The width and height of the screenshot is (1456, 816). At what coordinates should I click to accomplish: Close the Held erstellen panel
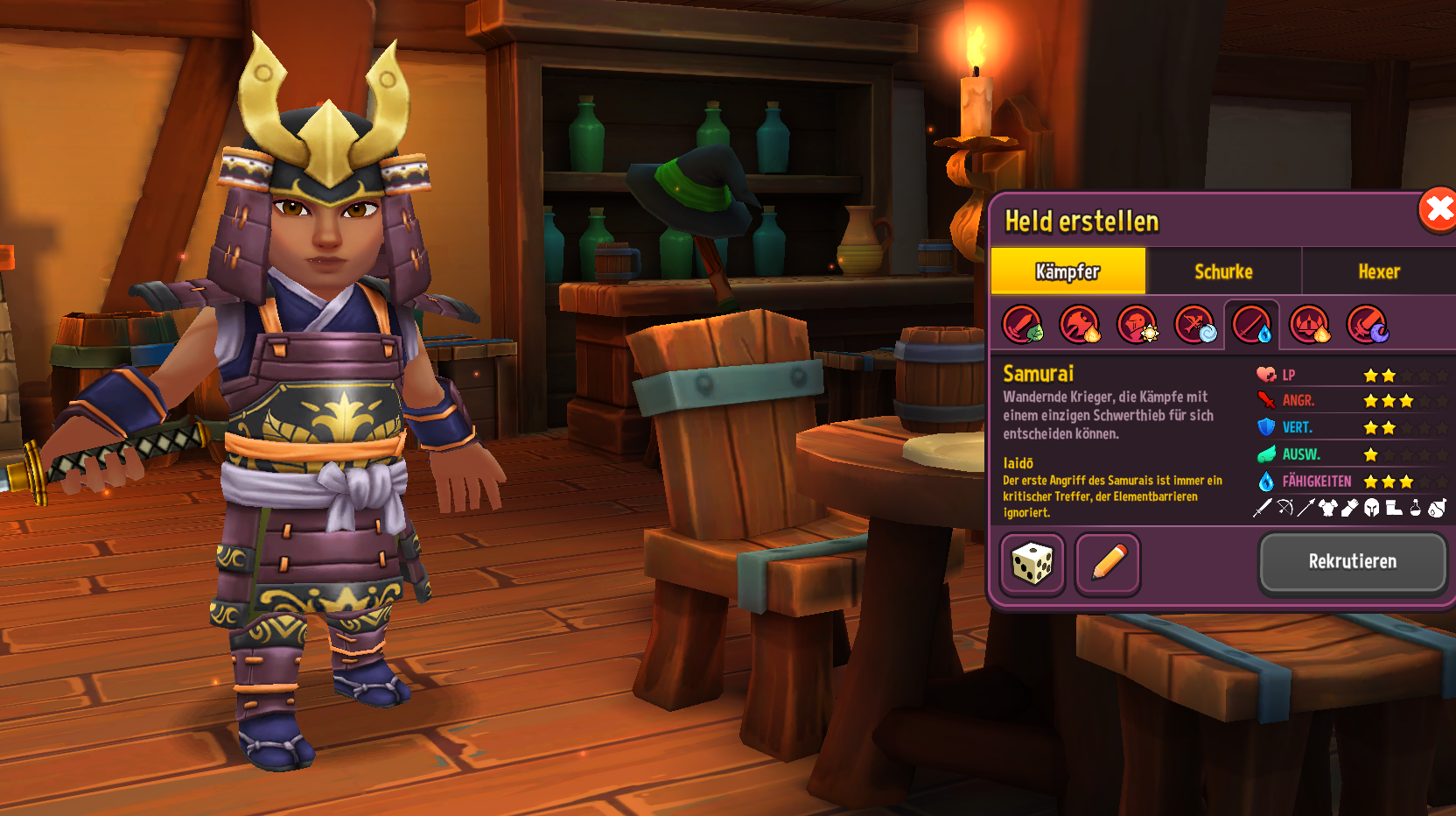1437,210
